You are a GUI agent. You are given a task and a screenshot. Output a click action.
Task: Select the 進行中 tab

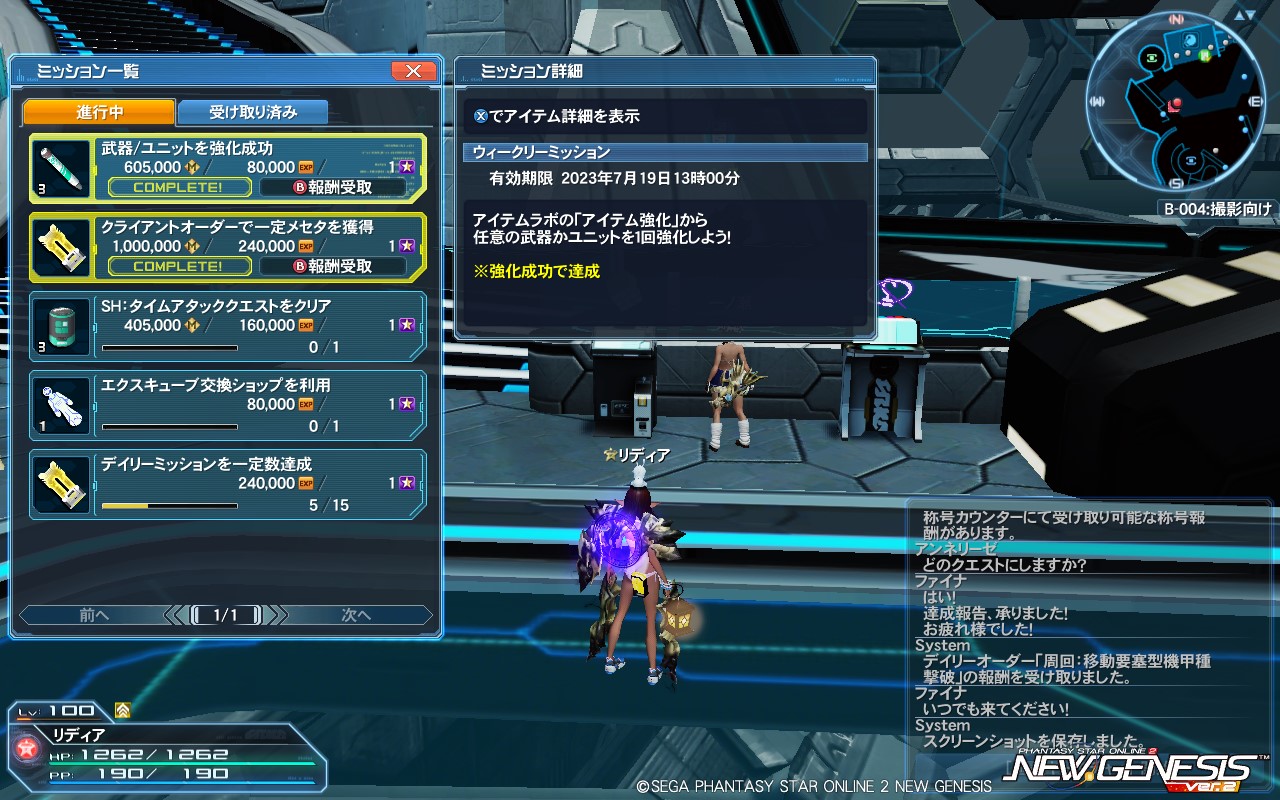99,112
